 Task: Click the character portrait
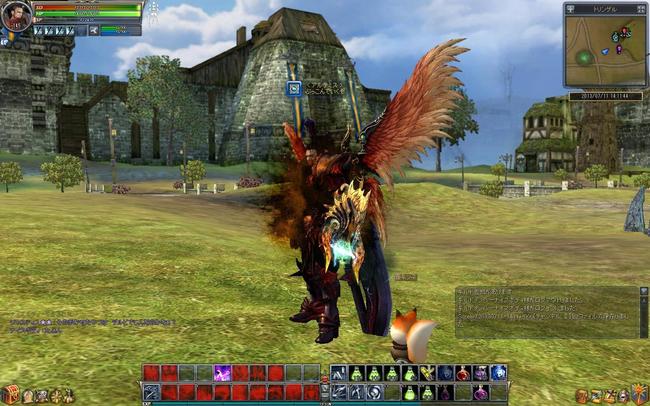point(15,17)
